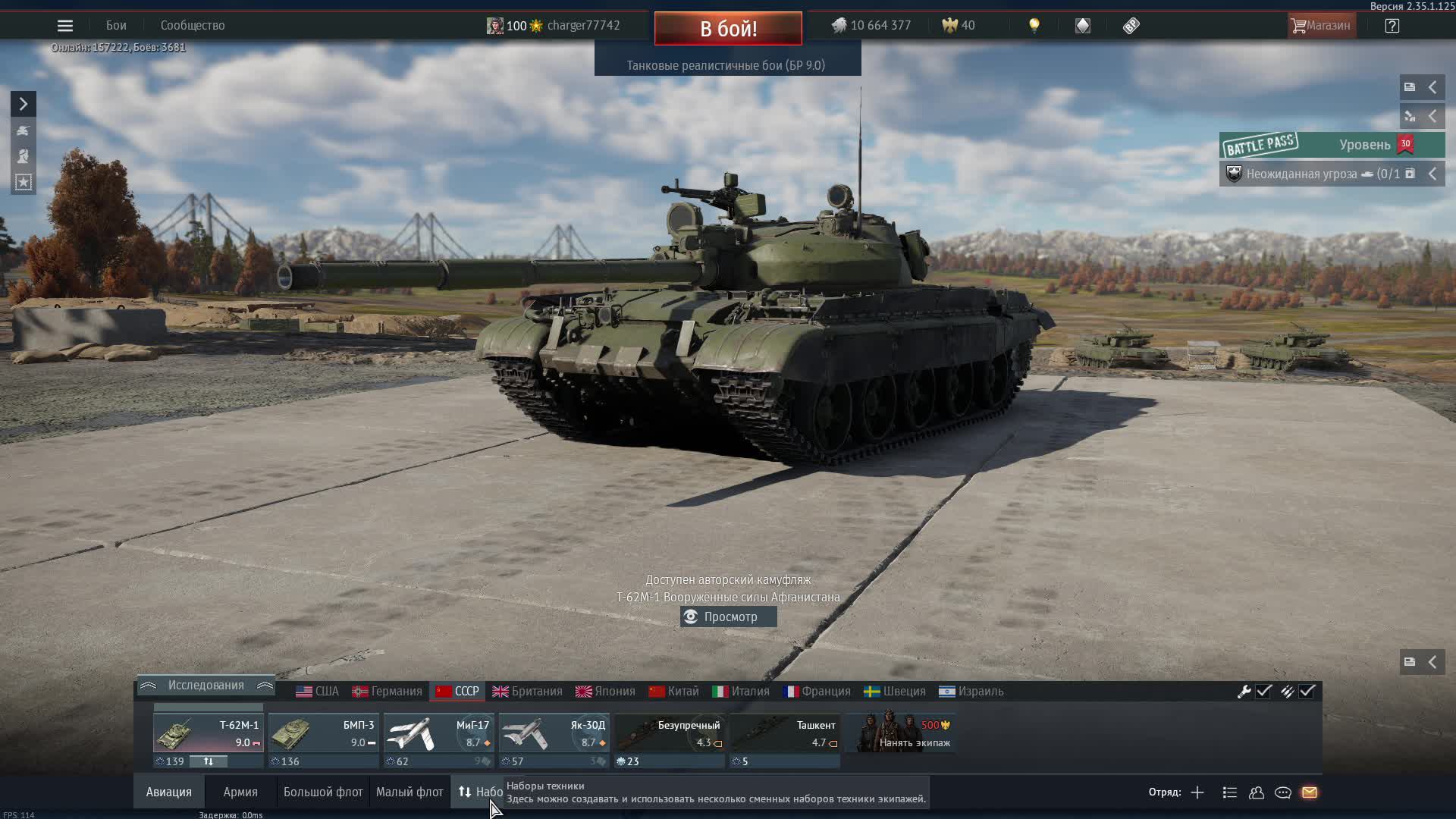Open the chat bubble icon

tap(1283, 792)
